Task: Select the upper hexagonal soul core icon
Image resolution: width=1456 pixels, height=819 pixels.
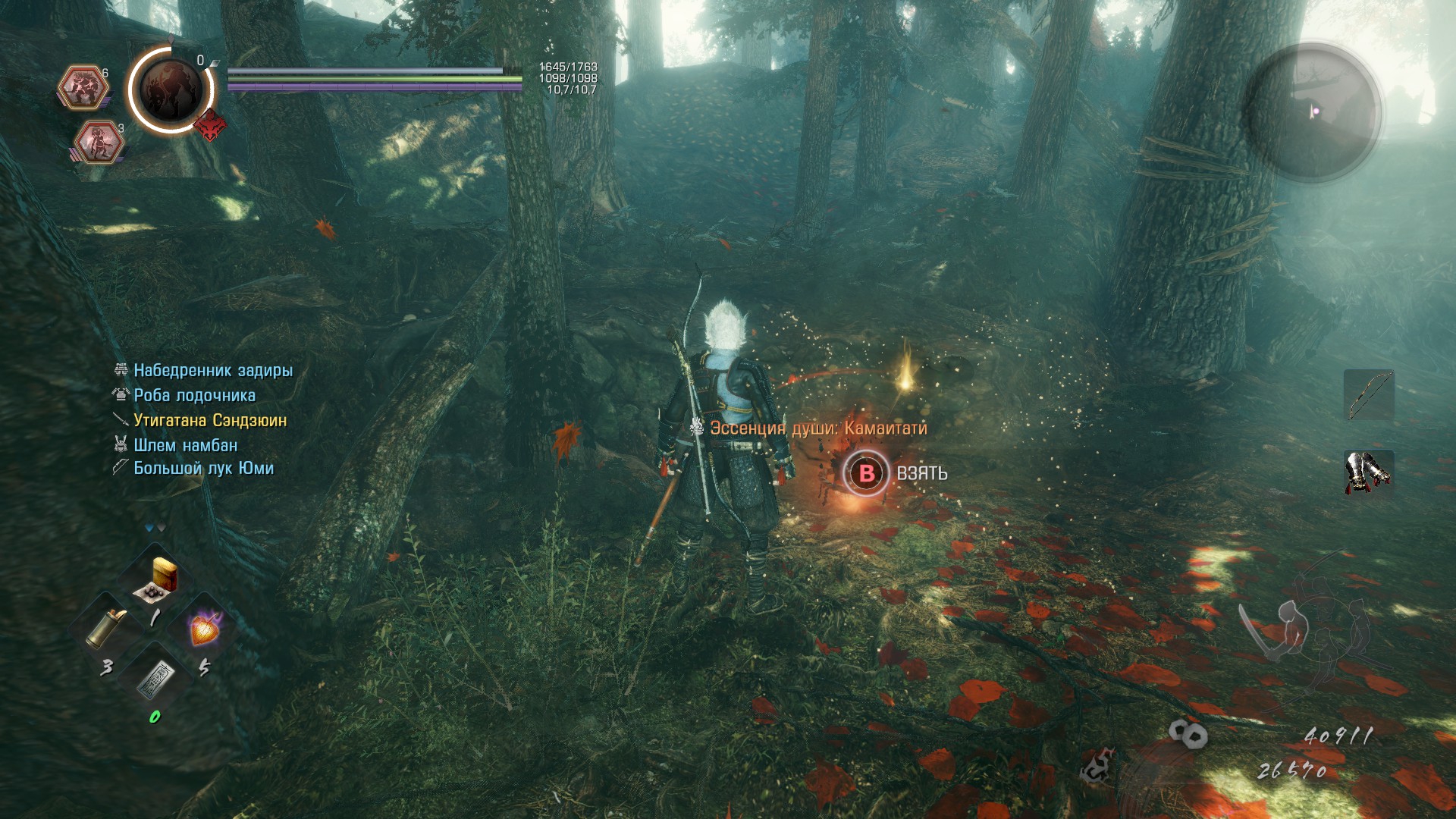Action: click(x=83, y=87)
